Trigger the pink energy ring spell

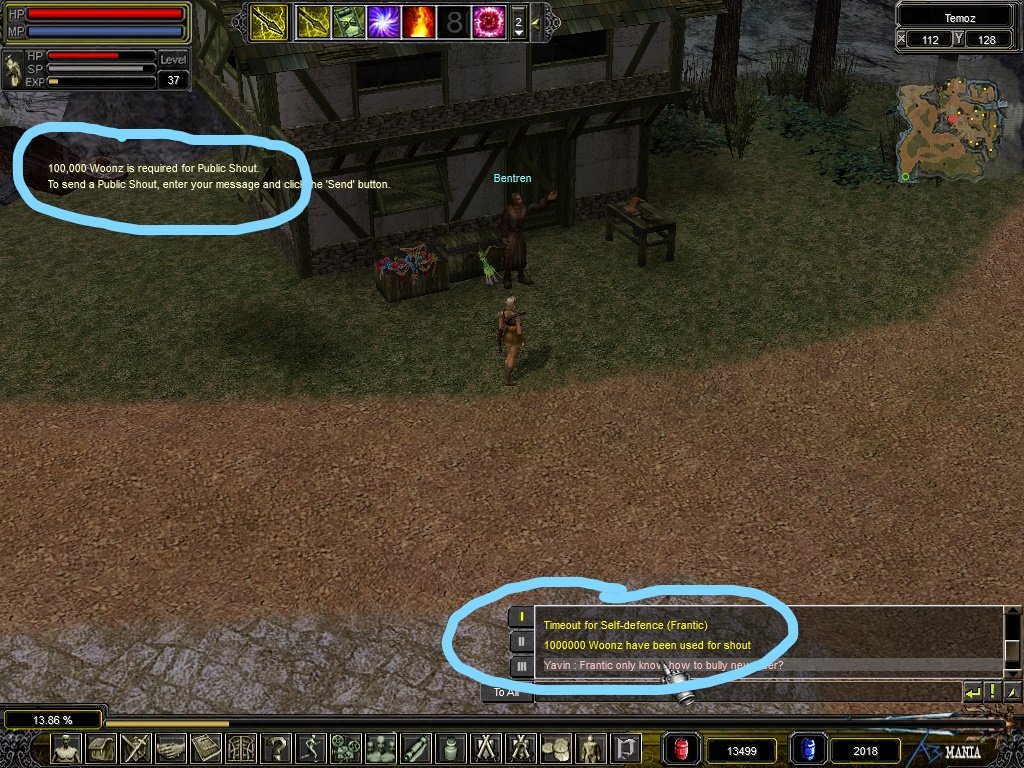pyautogui.click(x=489, y=21)
